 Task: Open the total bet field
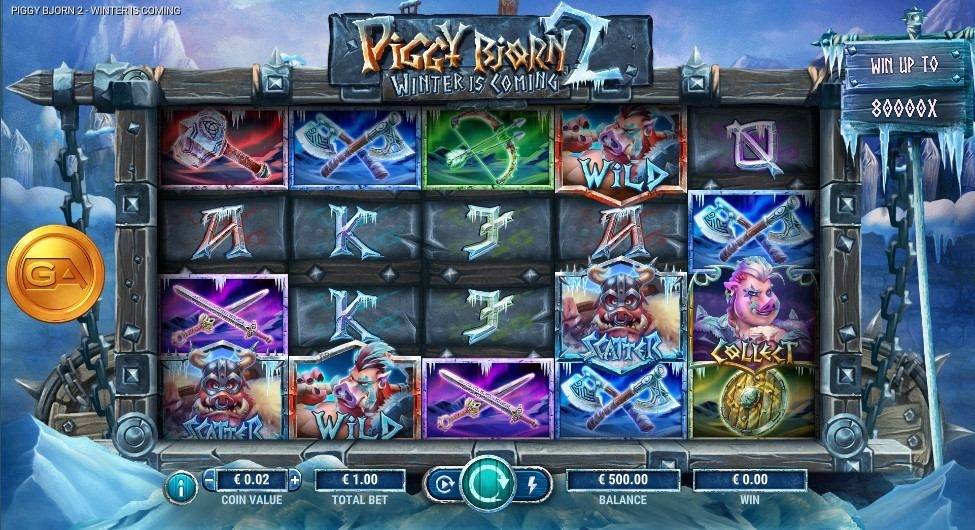[360, 480]
